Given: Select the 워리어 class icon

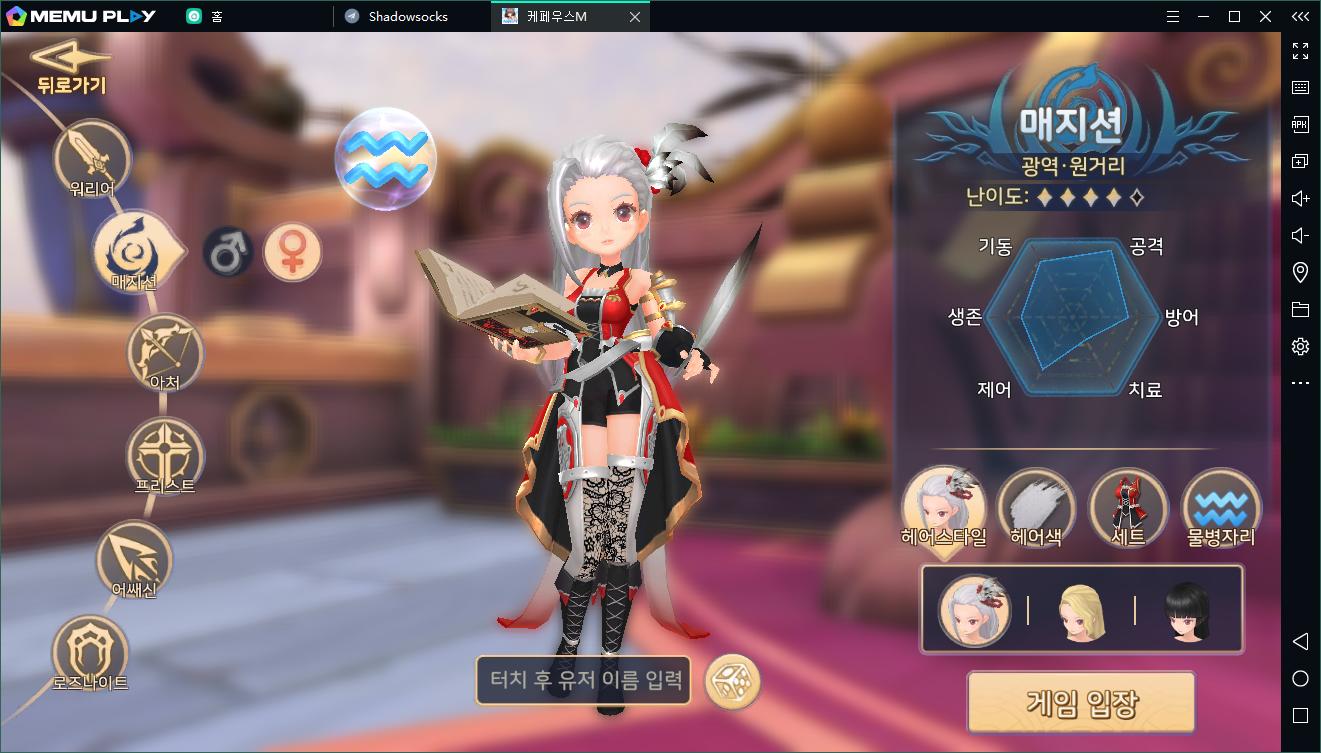Looking at the screenshot, I should [x=92, y=158].
